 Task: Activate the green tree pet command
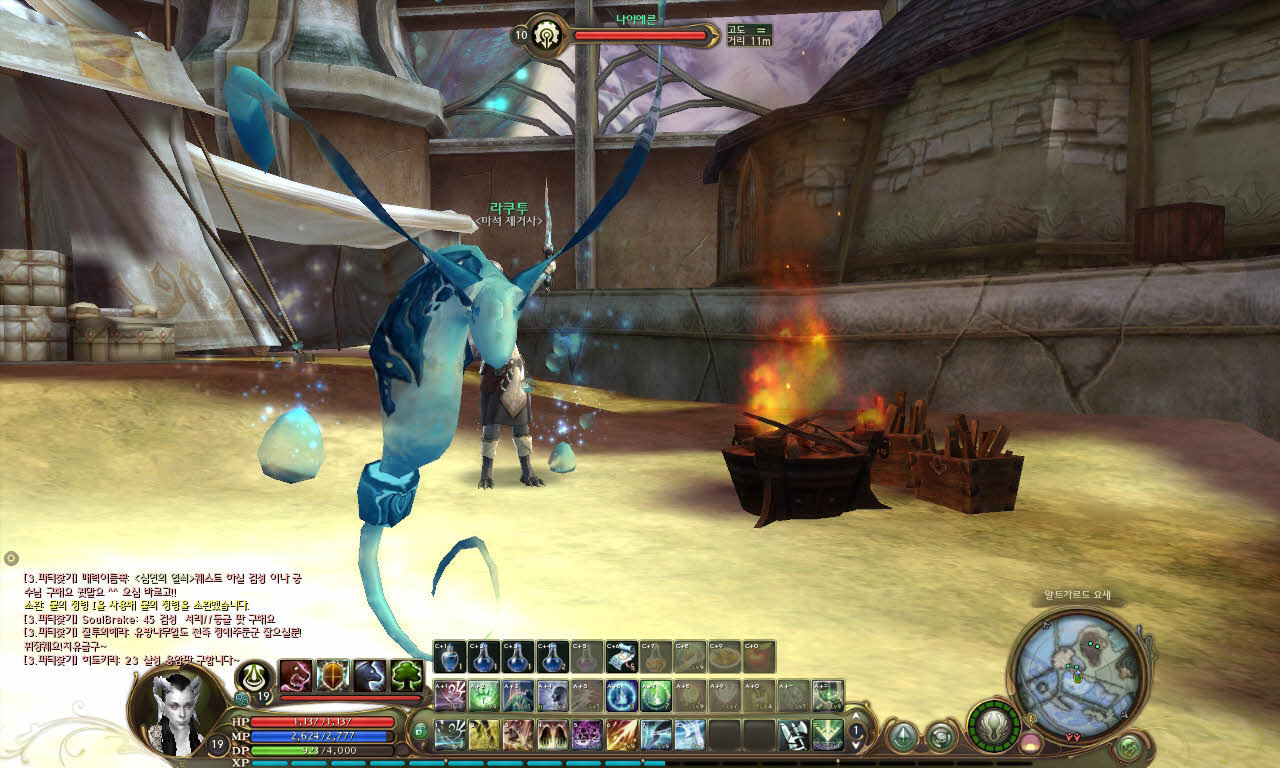(x=407, y=677)
